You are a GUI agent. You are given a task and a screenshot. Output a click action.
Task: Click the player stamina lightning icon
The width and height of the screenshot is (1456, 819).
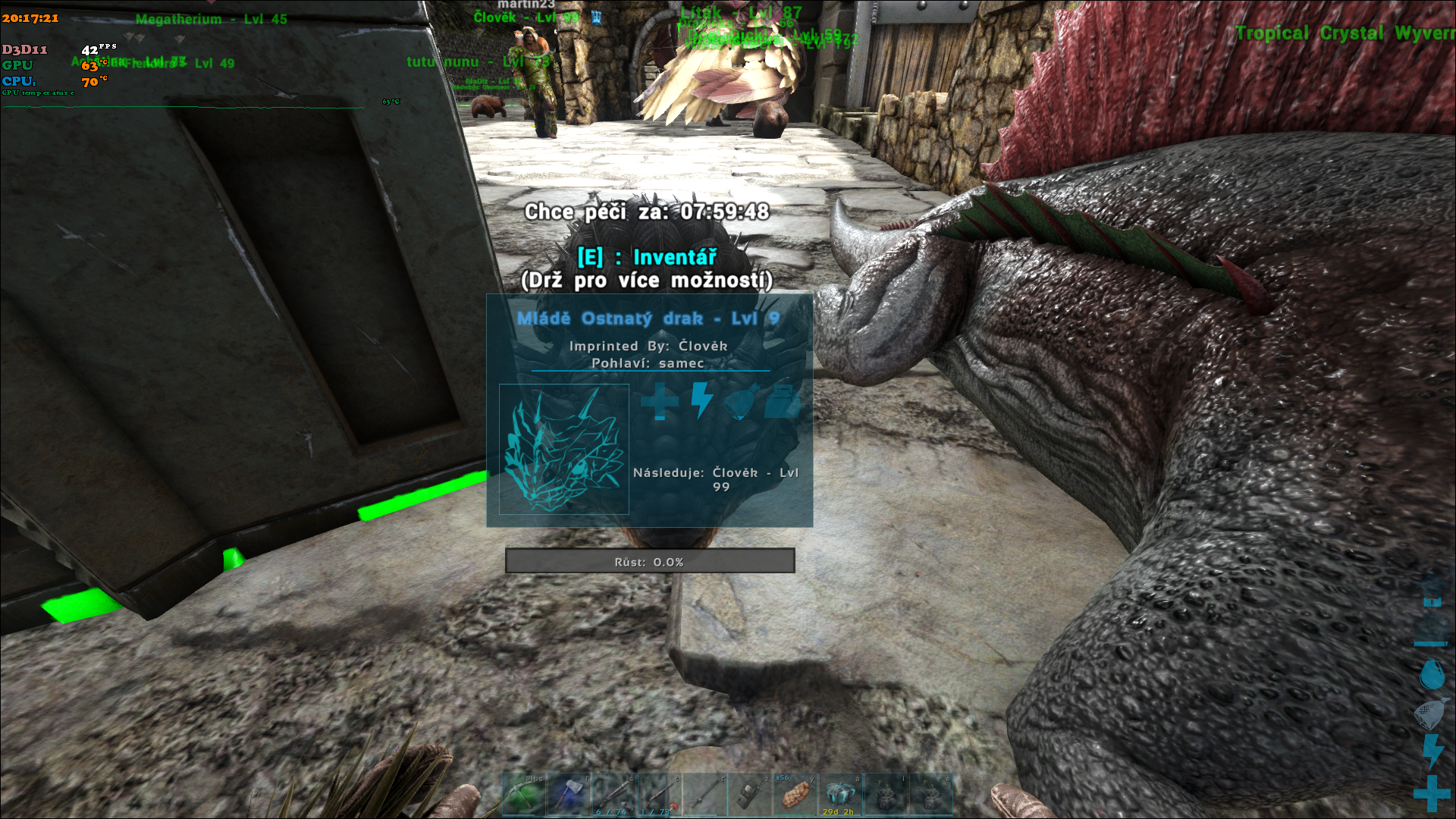pos(1432,751)
